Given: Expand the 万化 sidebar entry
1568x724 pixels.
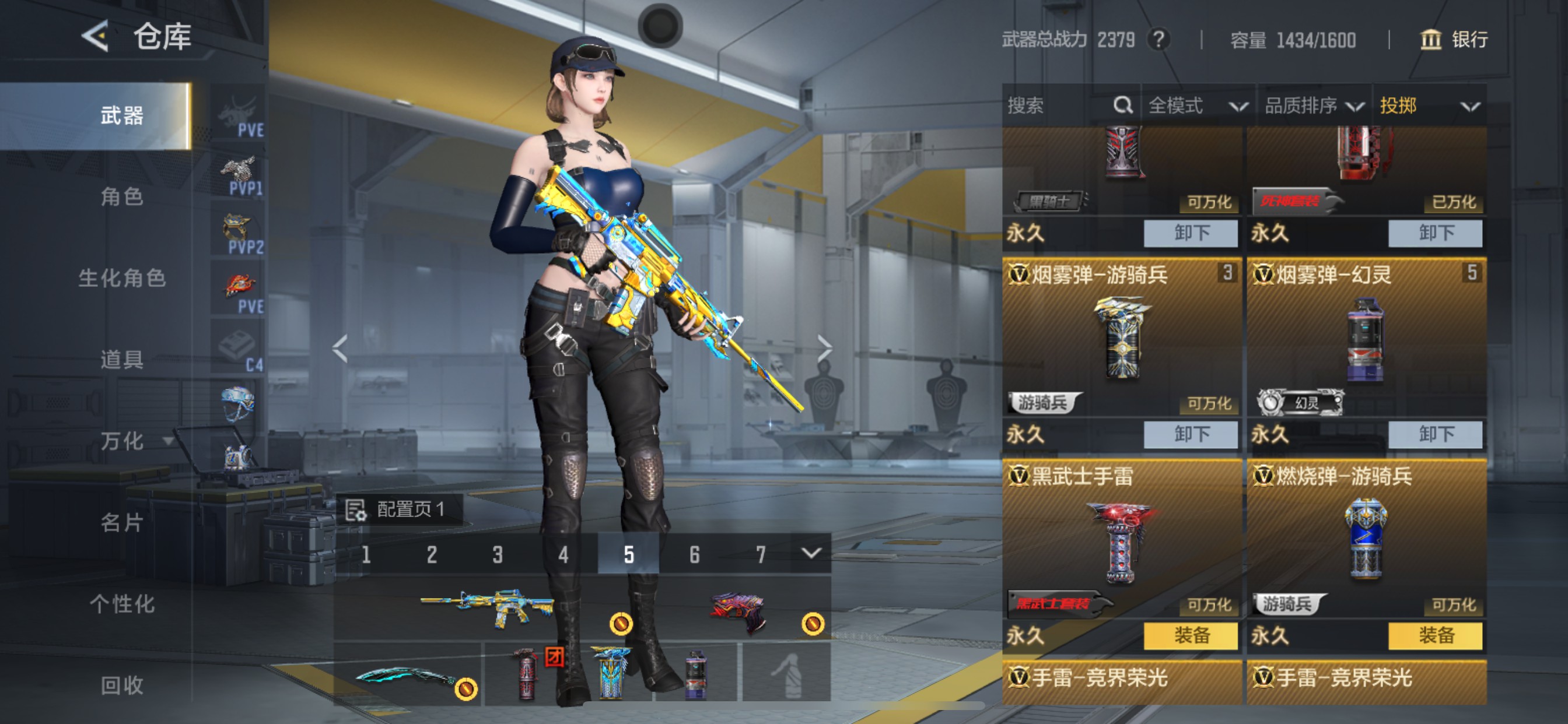Looking at the screenshot, I should pyautogui.click(x=131, y=441).
